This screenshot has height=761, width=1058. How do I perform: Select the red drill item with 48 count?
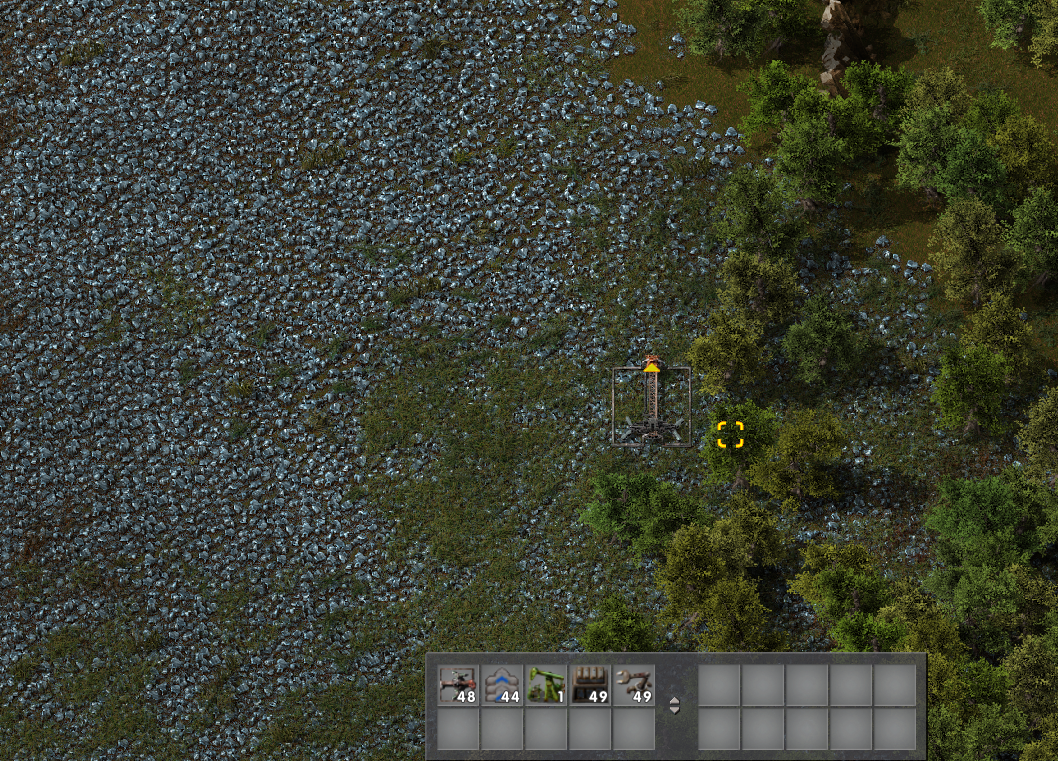tap(459, 686)
